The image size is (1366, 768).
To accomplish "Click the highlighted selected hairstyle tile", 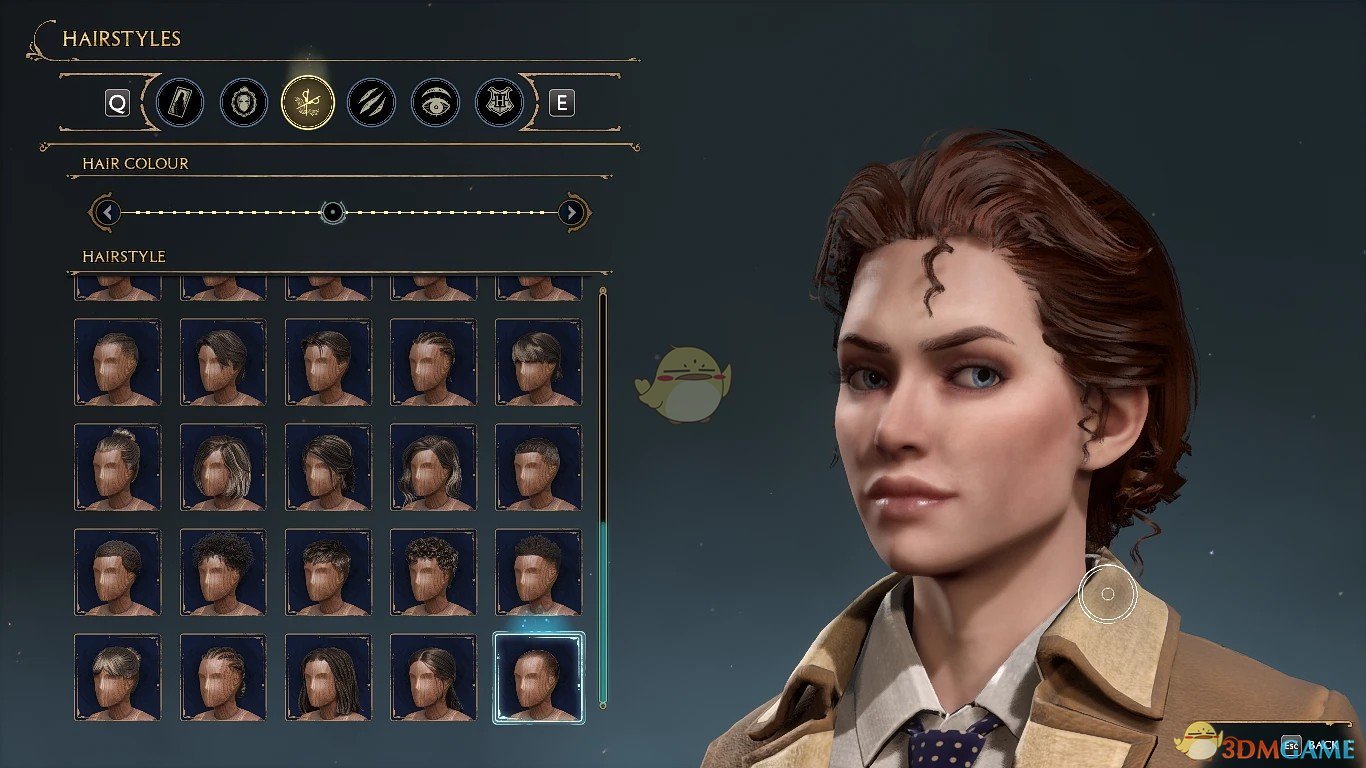I will [x=539, y=677].
